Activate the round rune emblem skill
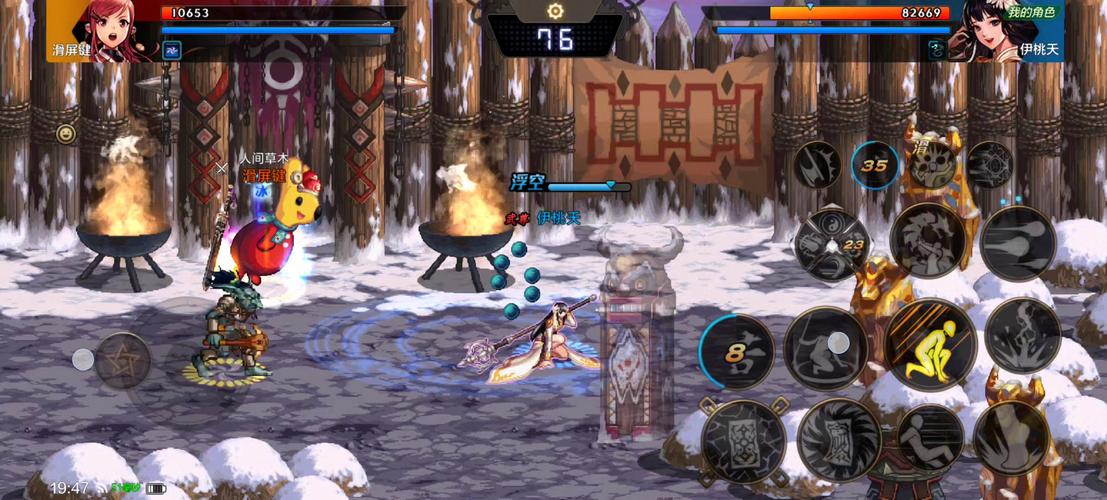The image size is (1107, 500). 990,163
